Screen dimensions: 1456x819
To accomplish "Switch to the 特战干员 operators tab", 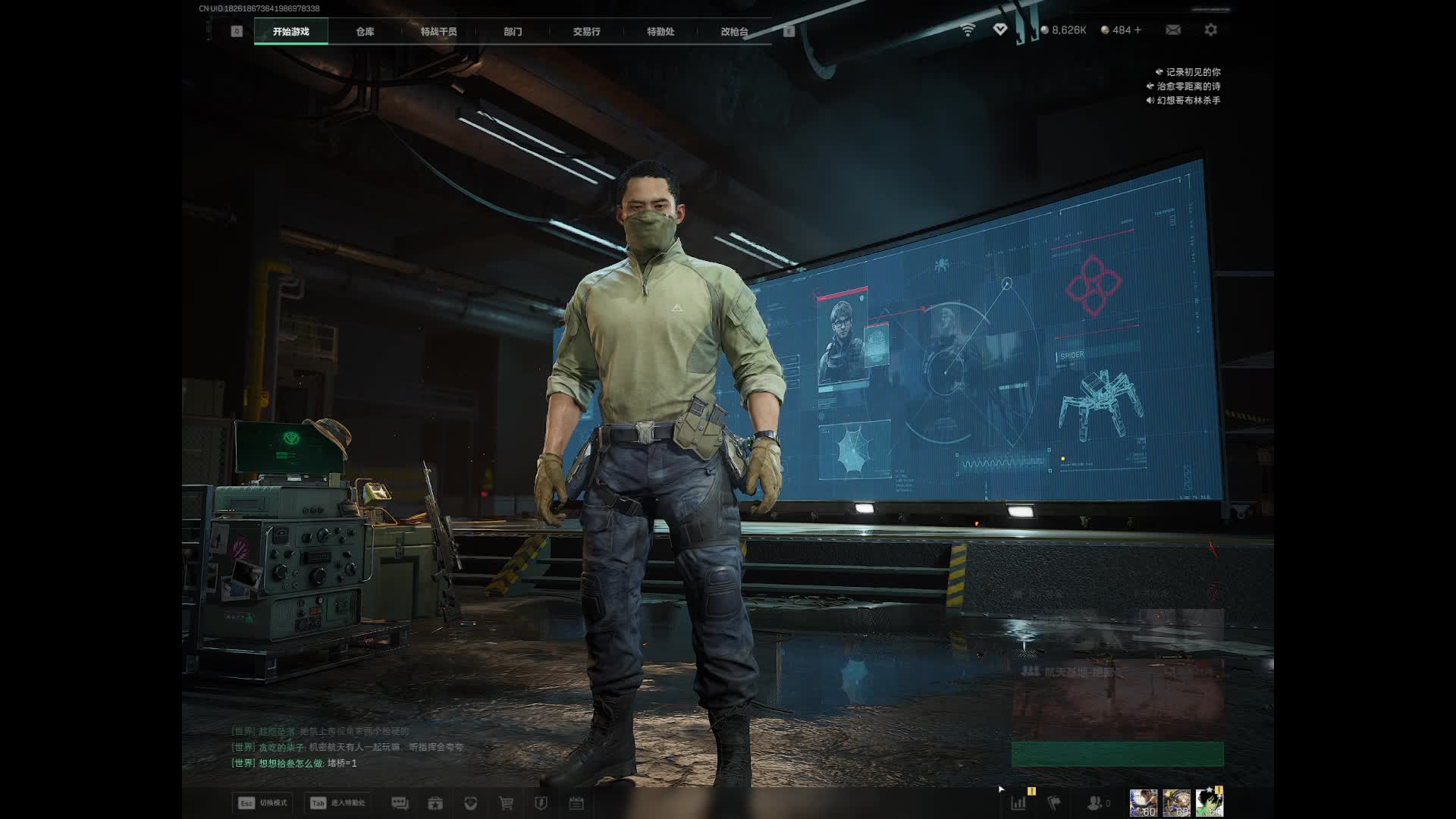I will 438,31.
